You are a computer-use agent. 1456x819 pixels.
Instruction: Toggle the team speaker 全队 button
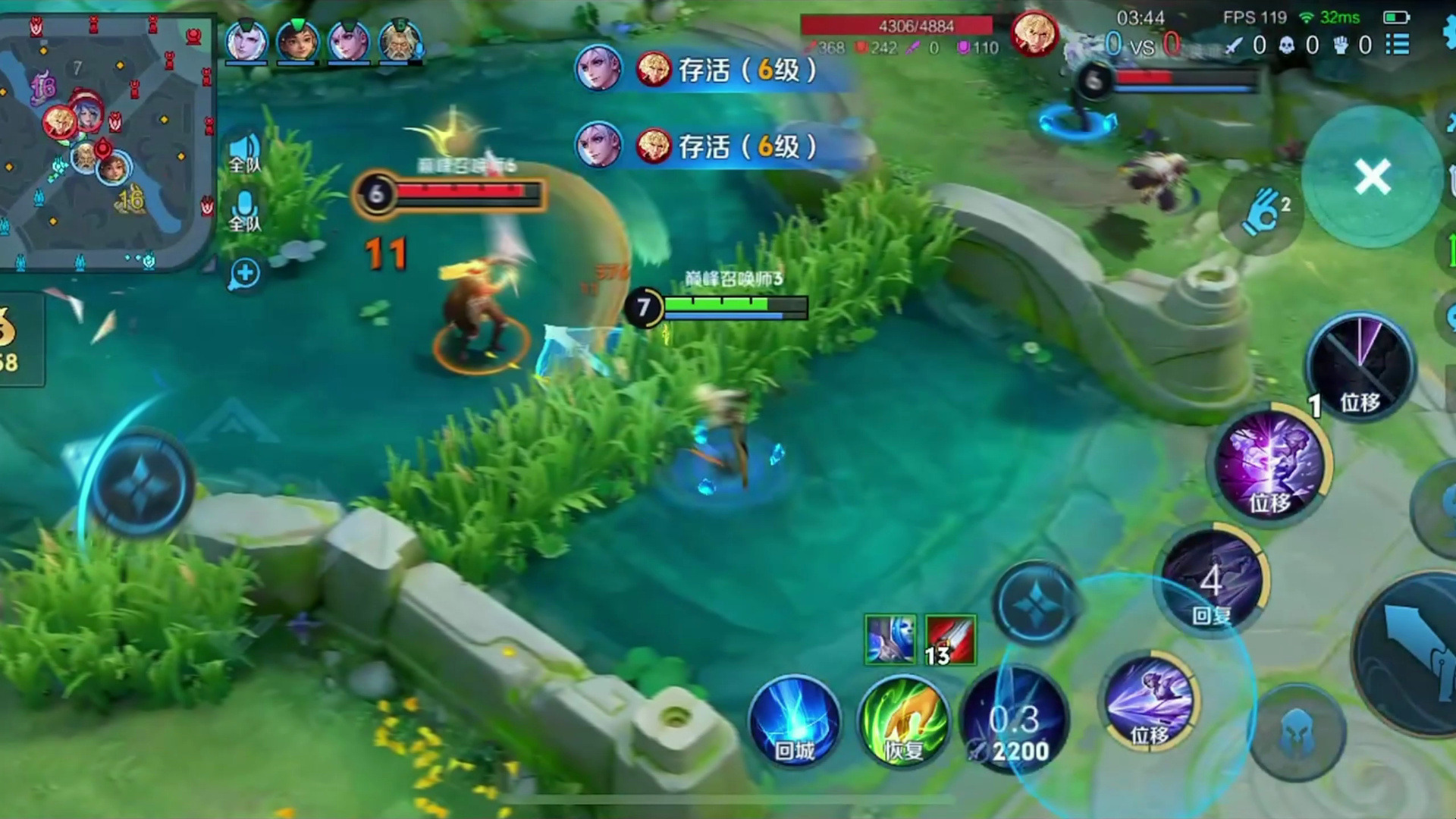point(245,152)
